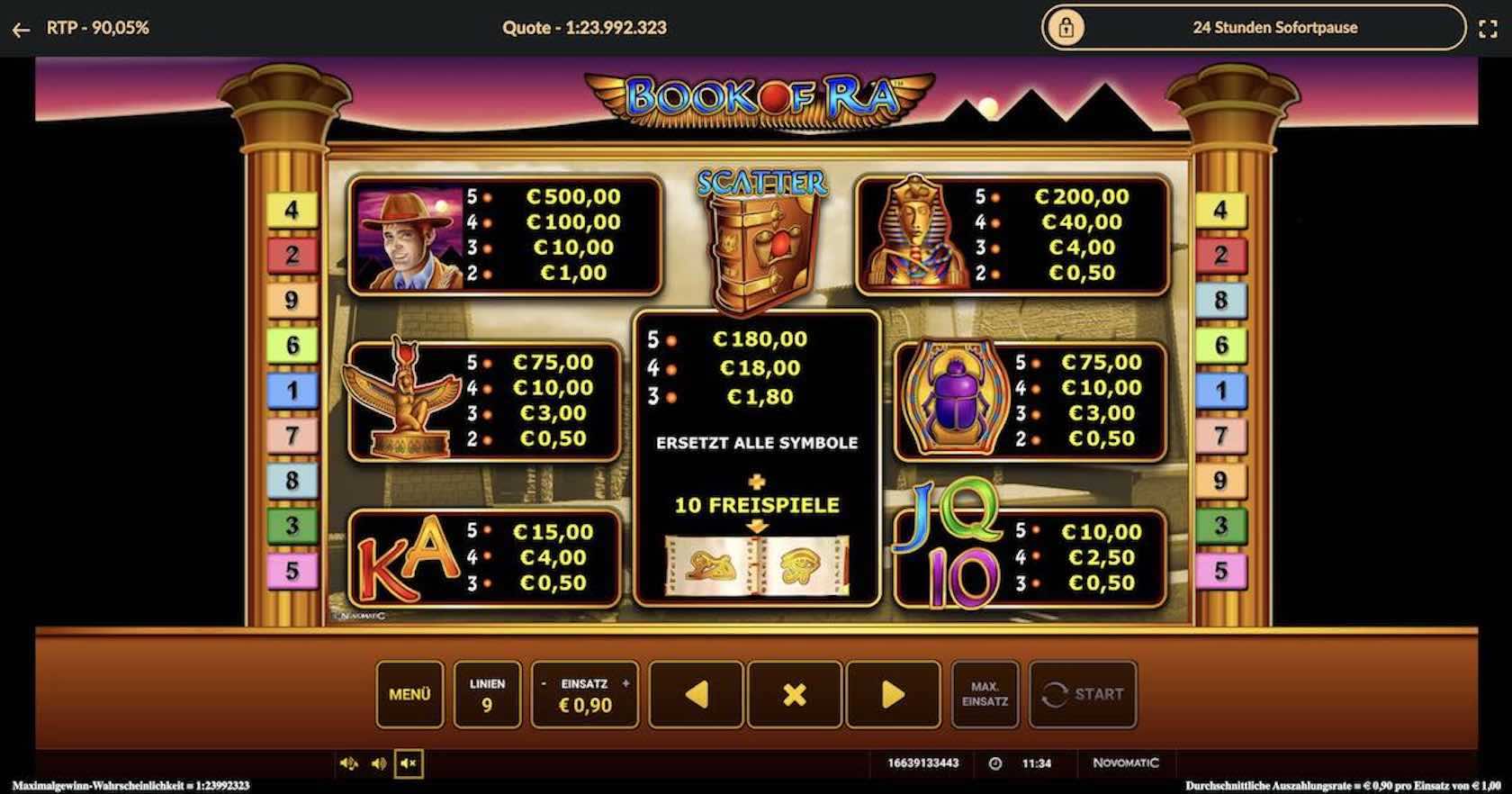
Task: Increase the Einsatz bet with plus
Action: (x=626, y=684)
